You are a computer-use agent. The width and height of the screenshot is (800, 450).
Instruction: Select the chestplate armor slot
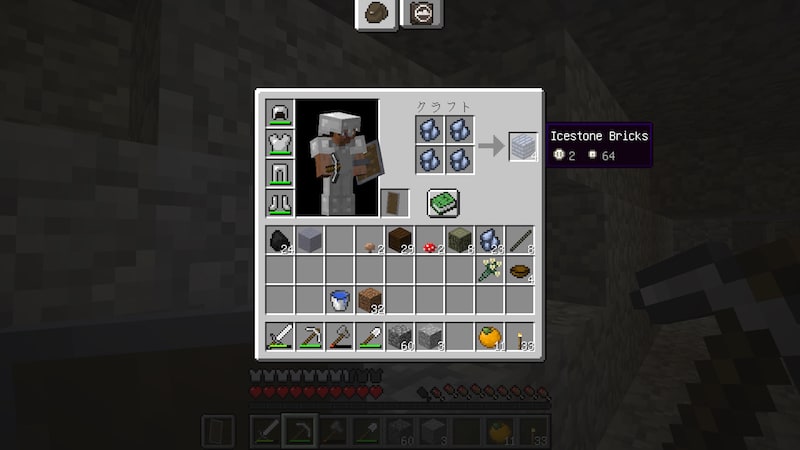(279, 144)
